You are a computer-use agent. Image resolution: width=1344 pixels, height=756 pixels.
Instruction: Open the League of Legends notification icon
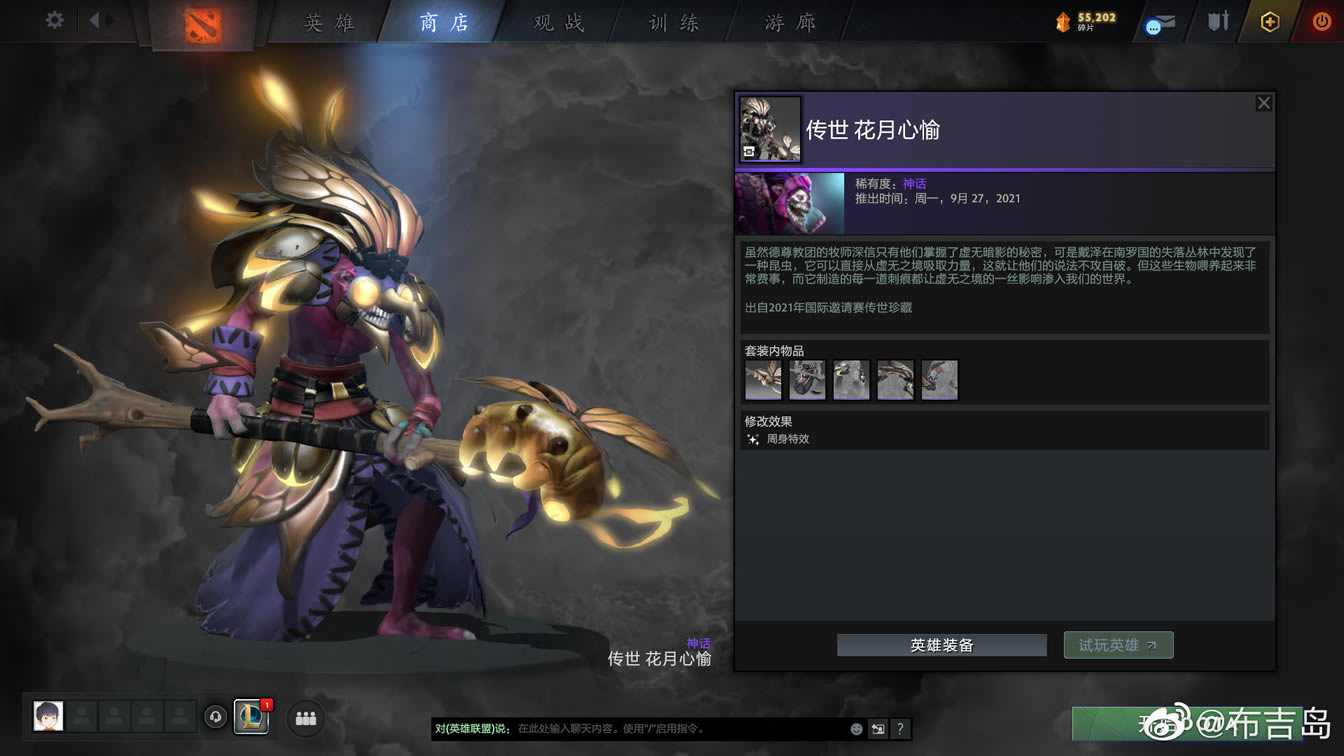(x=251, y=718)
